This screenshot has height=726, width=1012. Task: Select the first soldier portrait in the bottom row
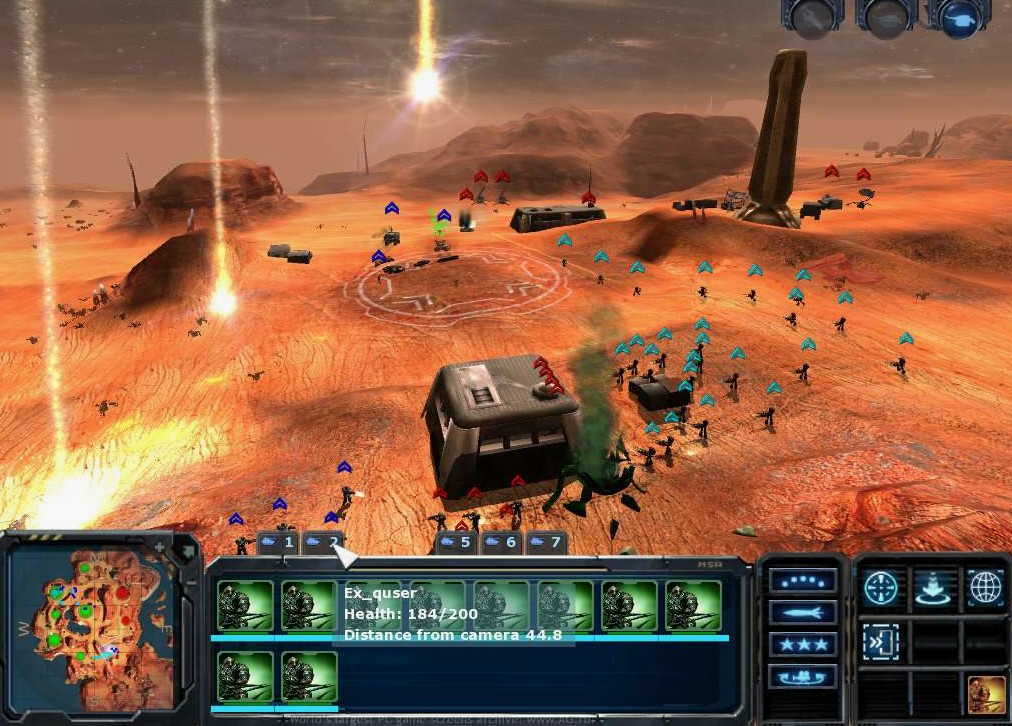tap(245, 677)
